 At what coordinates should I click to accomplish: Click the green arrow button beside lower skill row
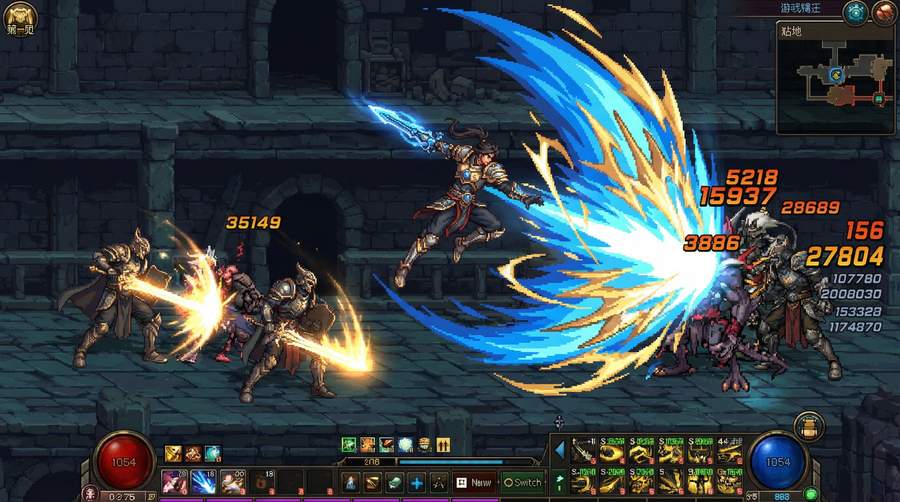559,481
